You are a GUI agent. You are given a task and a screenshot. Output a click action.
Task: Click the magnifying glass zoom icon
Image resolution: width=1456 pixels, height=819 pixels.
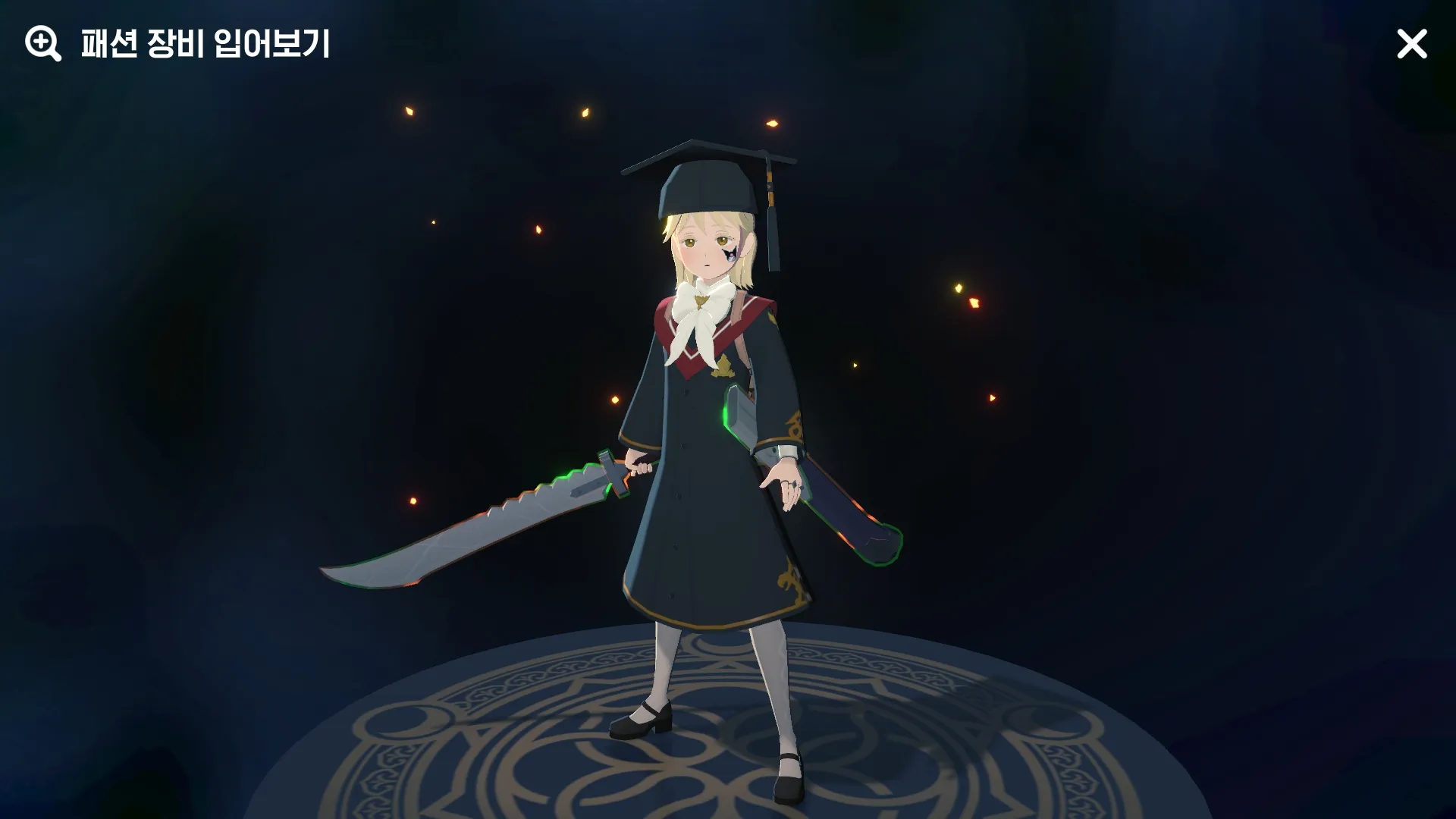tap(42, 44)
